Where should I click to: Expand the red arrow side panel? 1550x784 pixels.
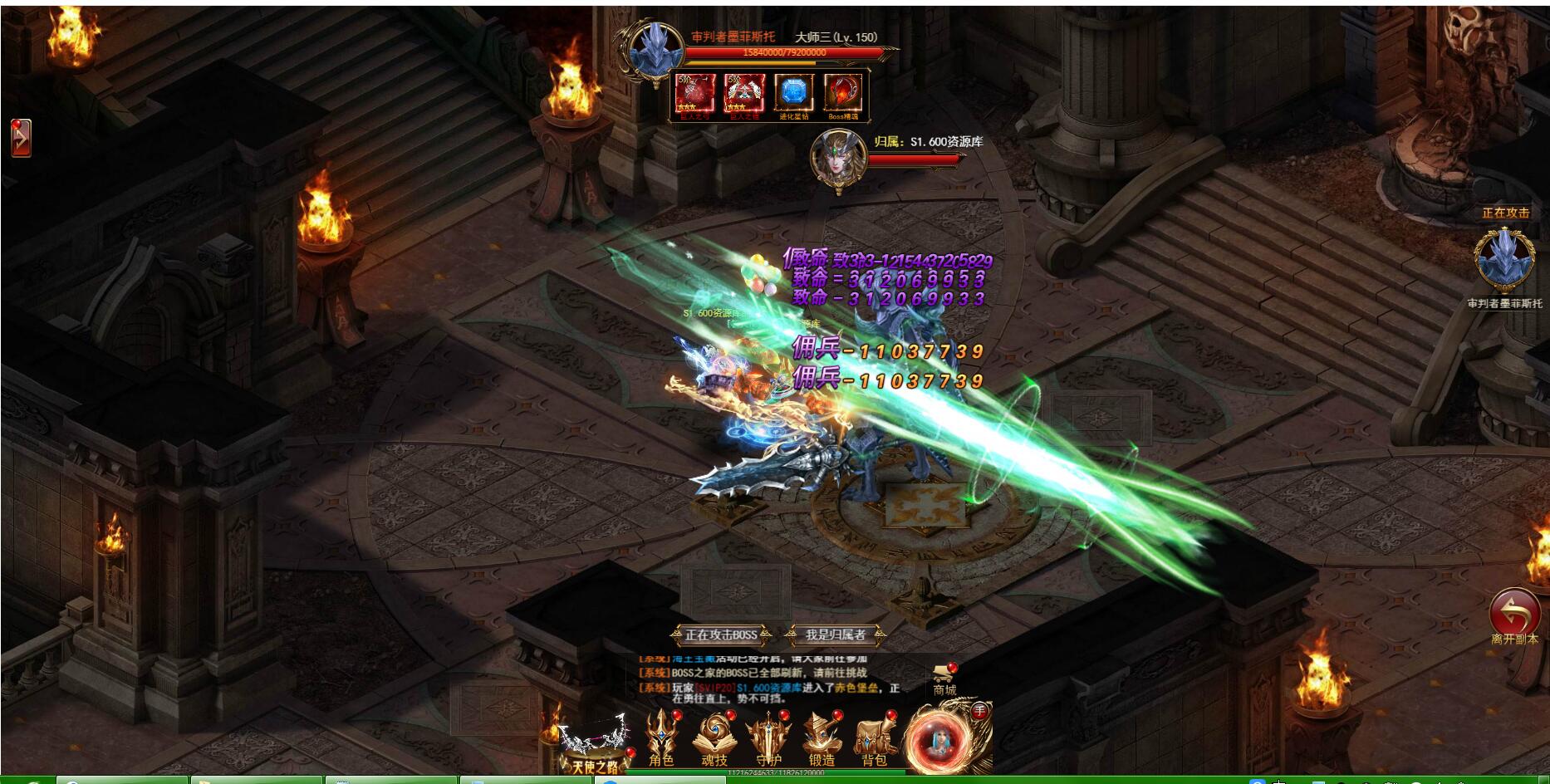click(21, 138)
